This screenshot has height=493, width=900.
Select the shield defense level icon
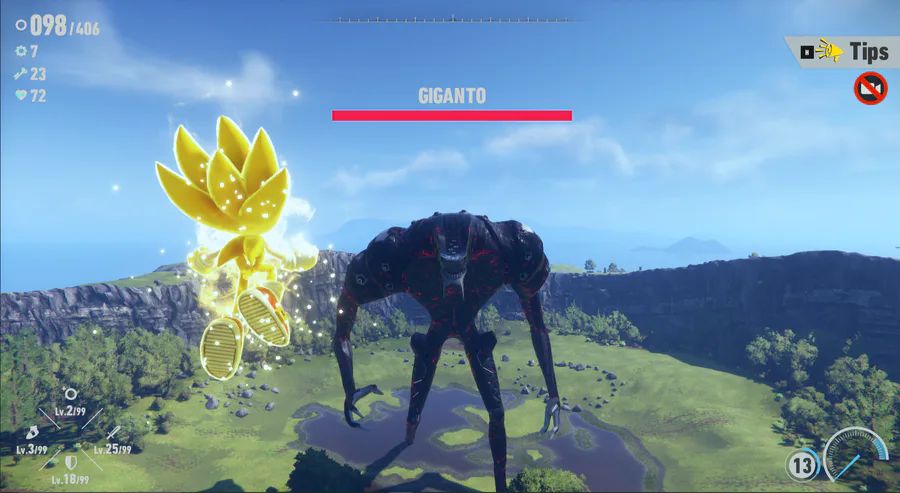pos(70,463)
